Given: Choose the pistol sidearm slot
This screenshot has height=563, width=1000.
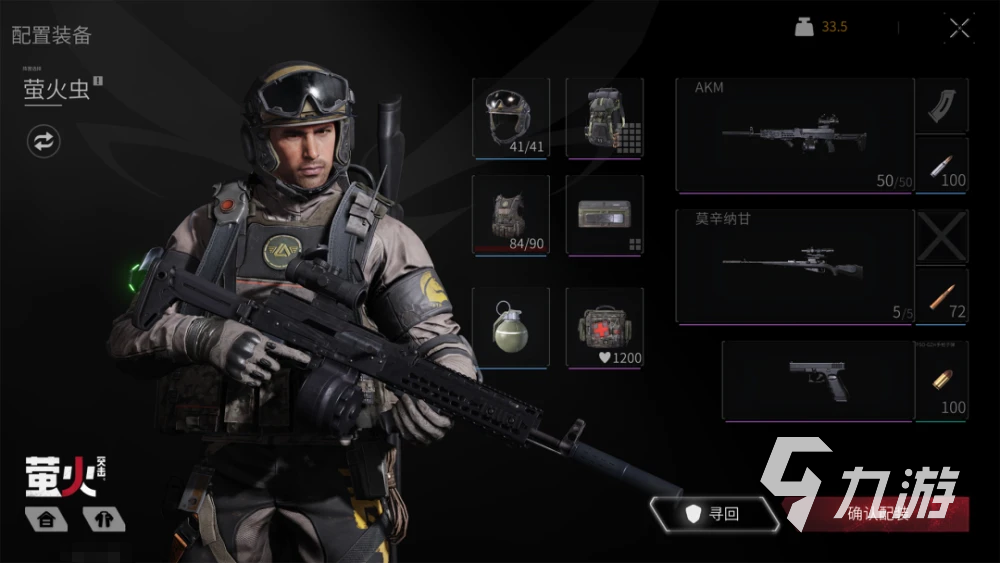Looking at the screenshot, I should click(x=817, y=380).
